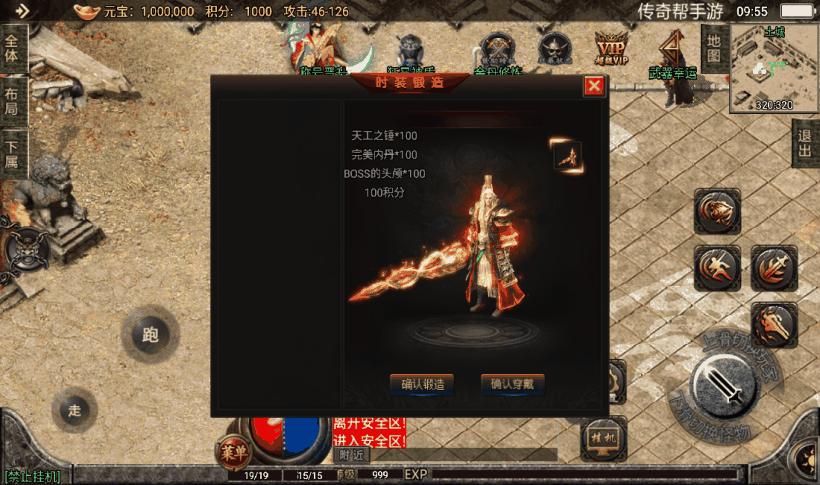Switch to the 全体 tab
The image size is (820, 485).
(12, 47)
